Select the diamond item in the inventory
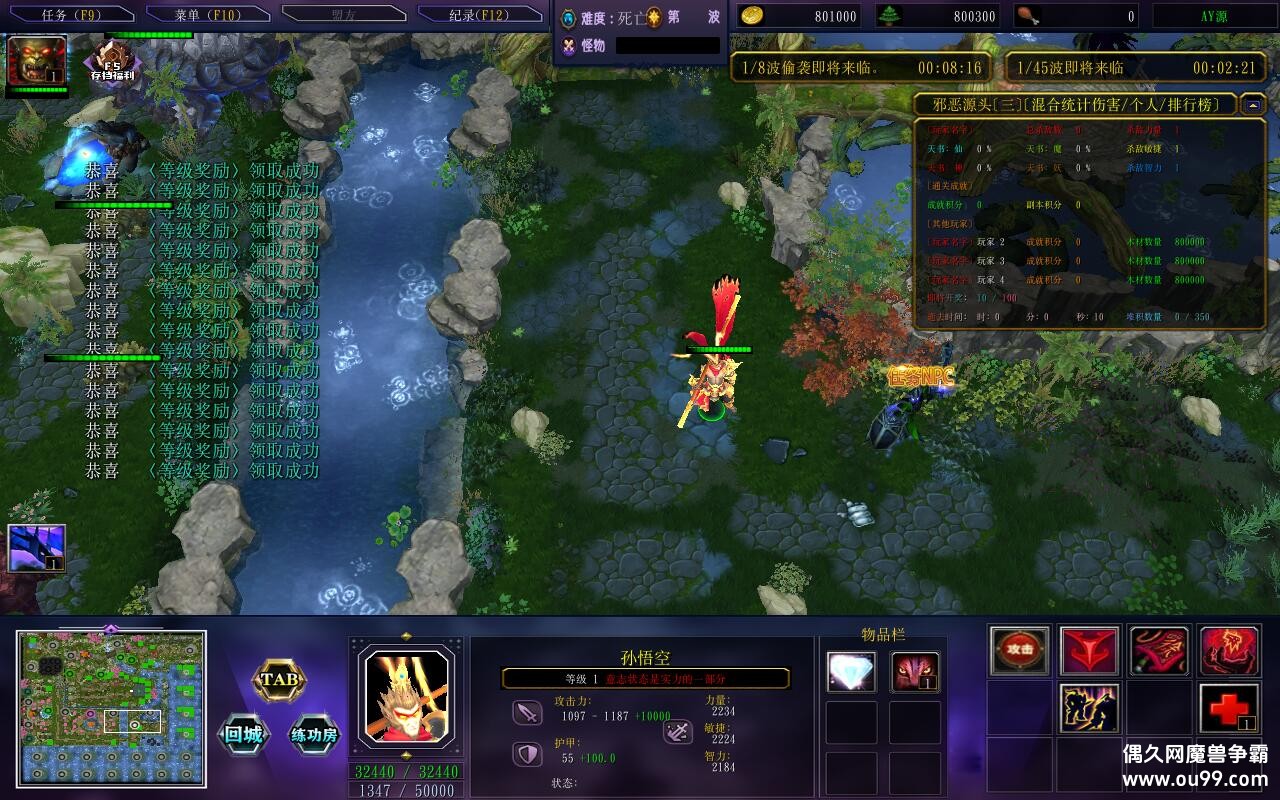The image size is (1280, 800). (x=851, y=672)
